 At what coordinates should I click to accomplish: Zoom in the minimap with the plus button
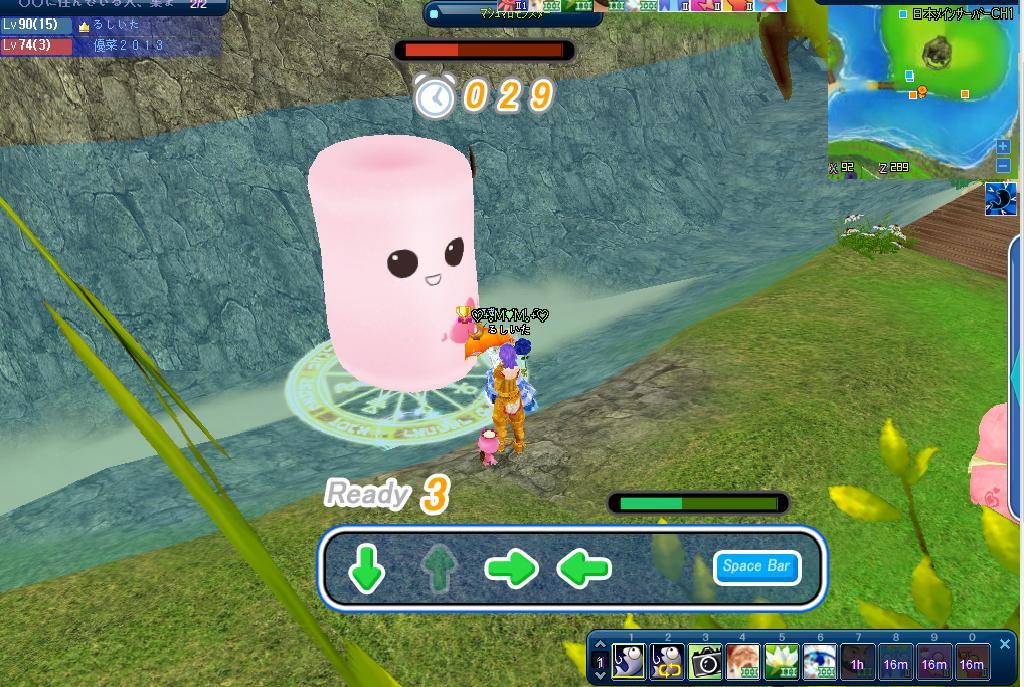[1003, 147]
